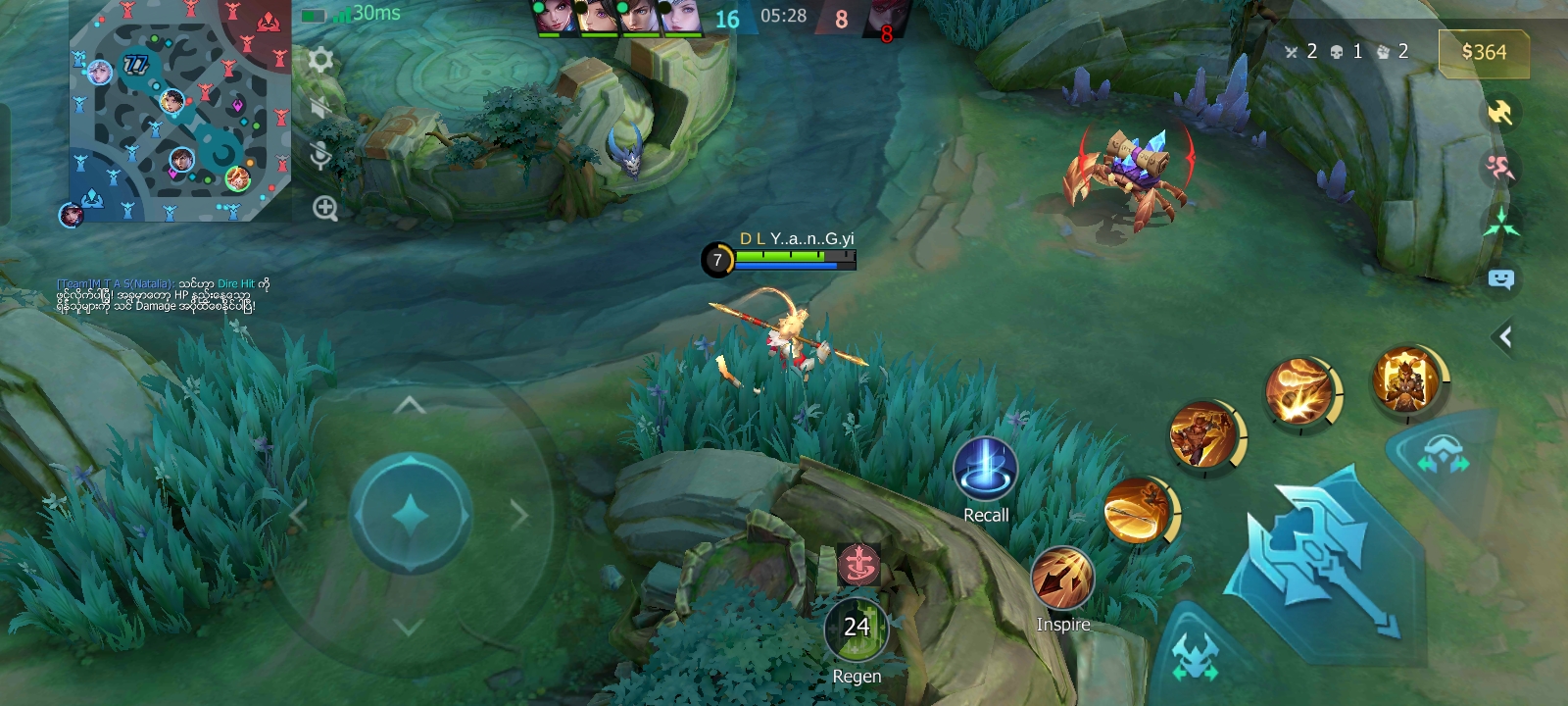Hit the basic attack axe button
This screenshot has width=1568, height=706.
pos(1323,559)
